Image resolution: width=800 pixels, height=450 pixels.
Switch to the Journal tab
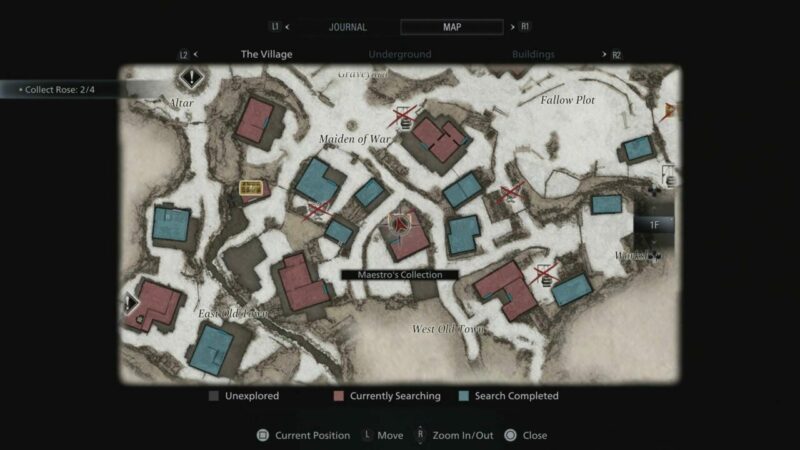tap(347, 27)
